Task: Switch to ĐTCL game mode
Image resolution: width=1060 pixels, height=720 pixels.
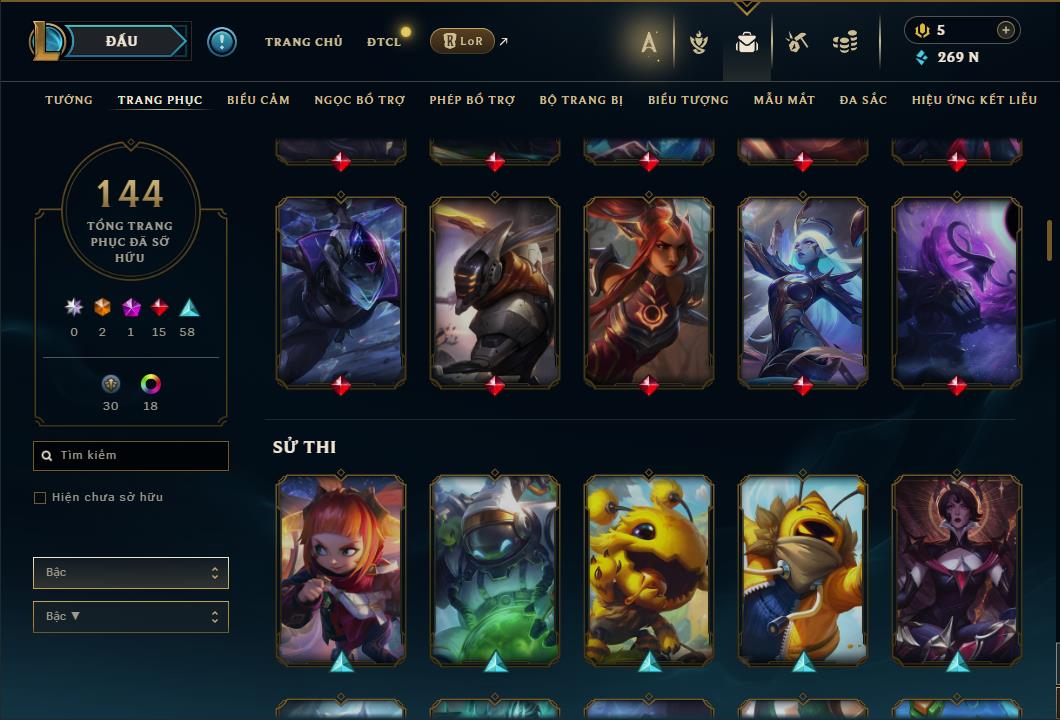Action: click(384, 42)
